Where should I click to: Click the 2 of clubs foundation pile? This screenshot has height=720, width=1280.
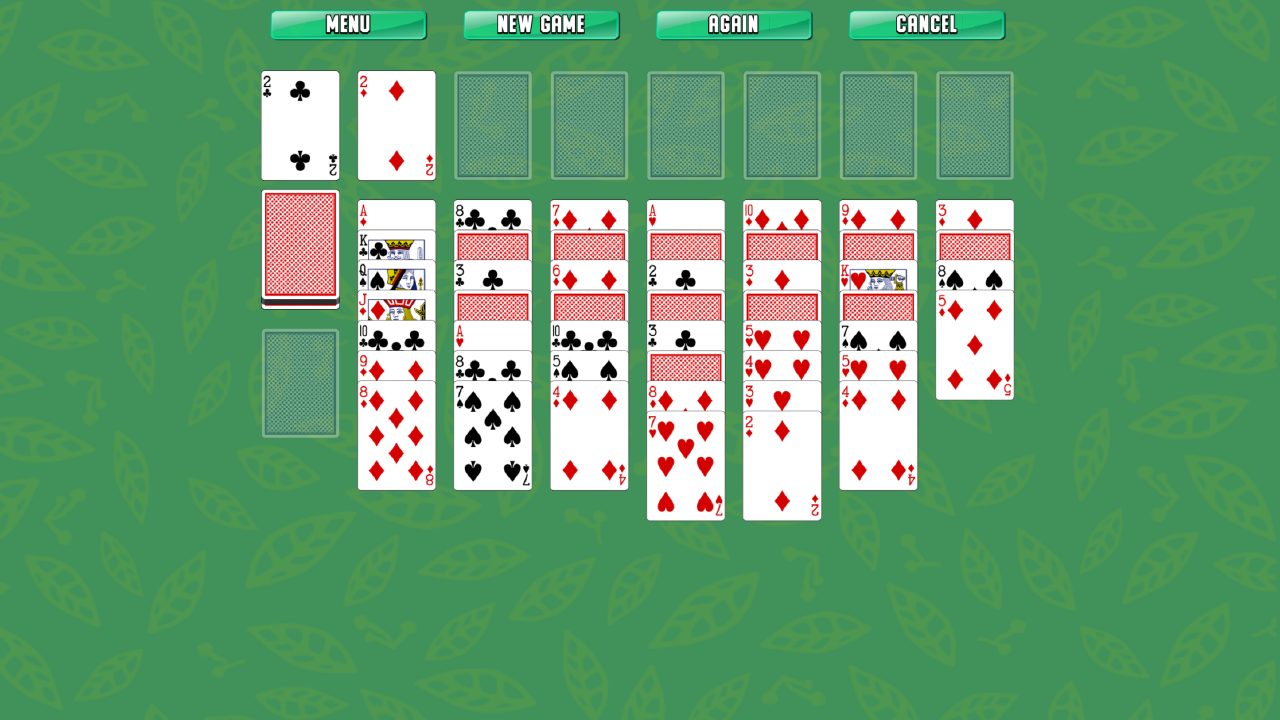tap(300, 125)
